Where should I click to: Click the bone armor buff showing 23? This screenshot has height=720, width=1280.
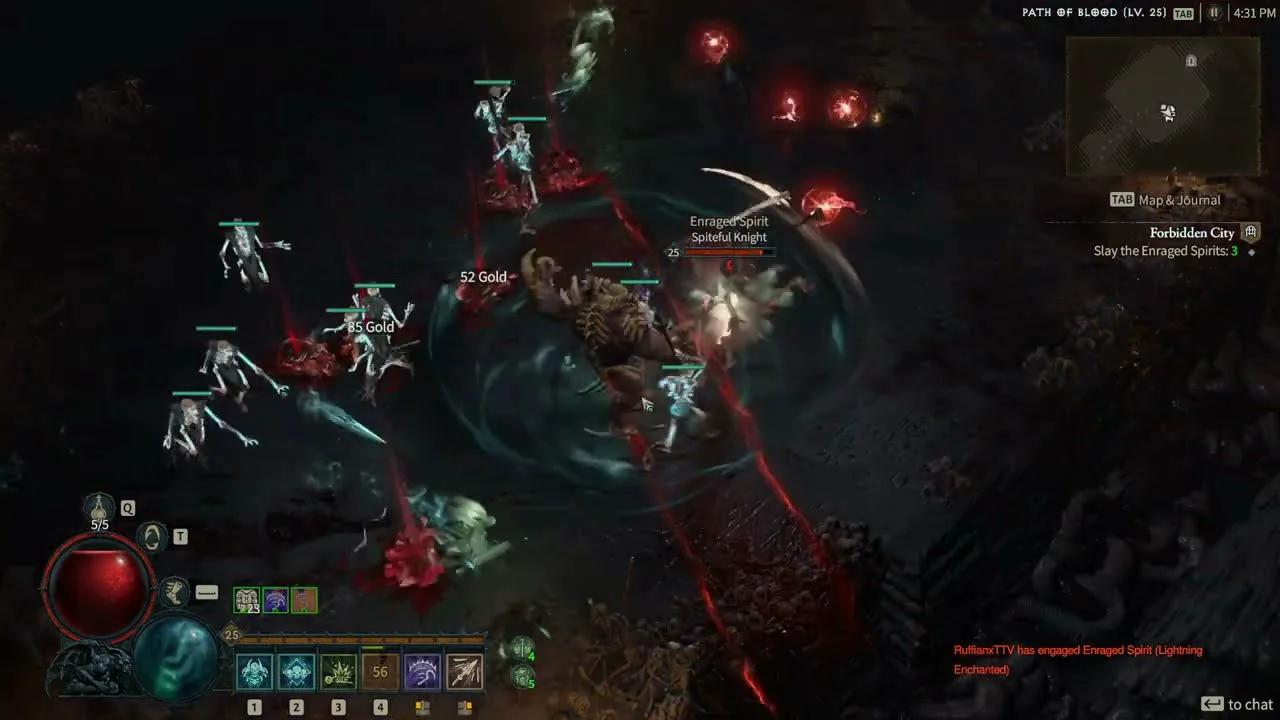(246, 600)
